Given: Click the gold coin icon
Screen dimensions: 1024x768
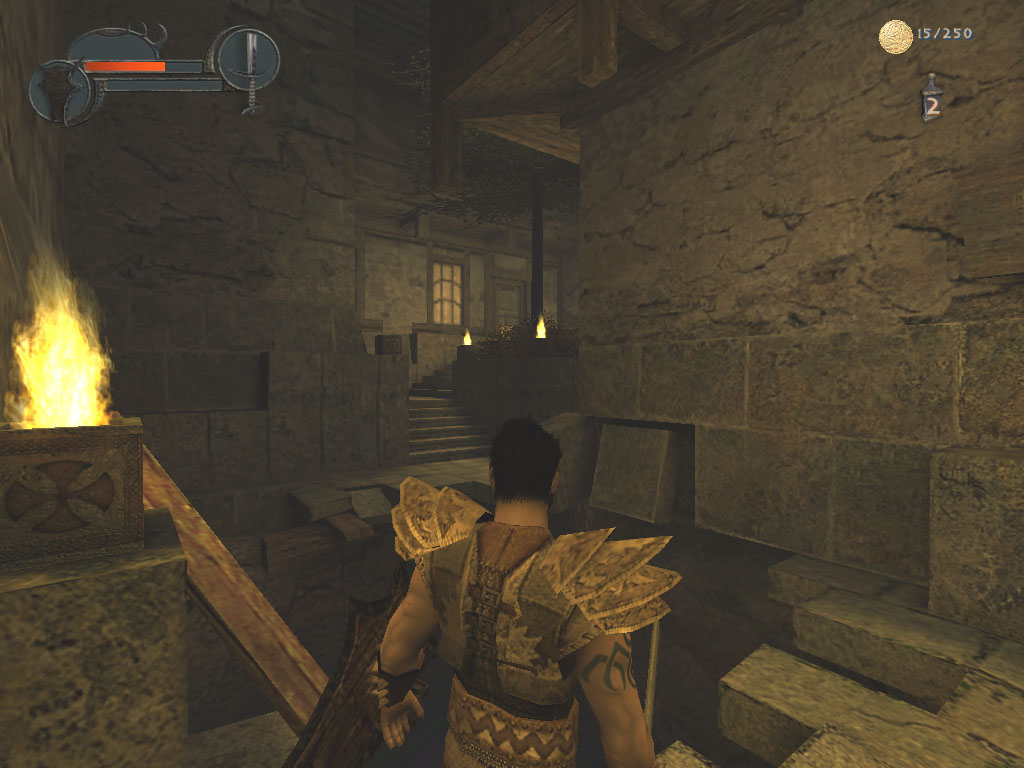Looking at the screenshot, I should click(x=895, y=38).
